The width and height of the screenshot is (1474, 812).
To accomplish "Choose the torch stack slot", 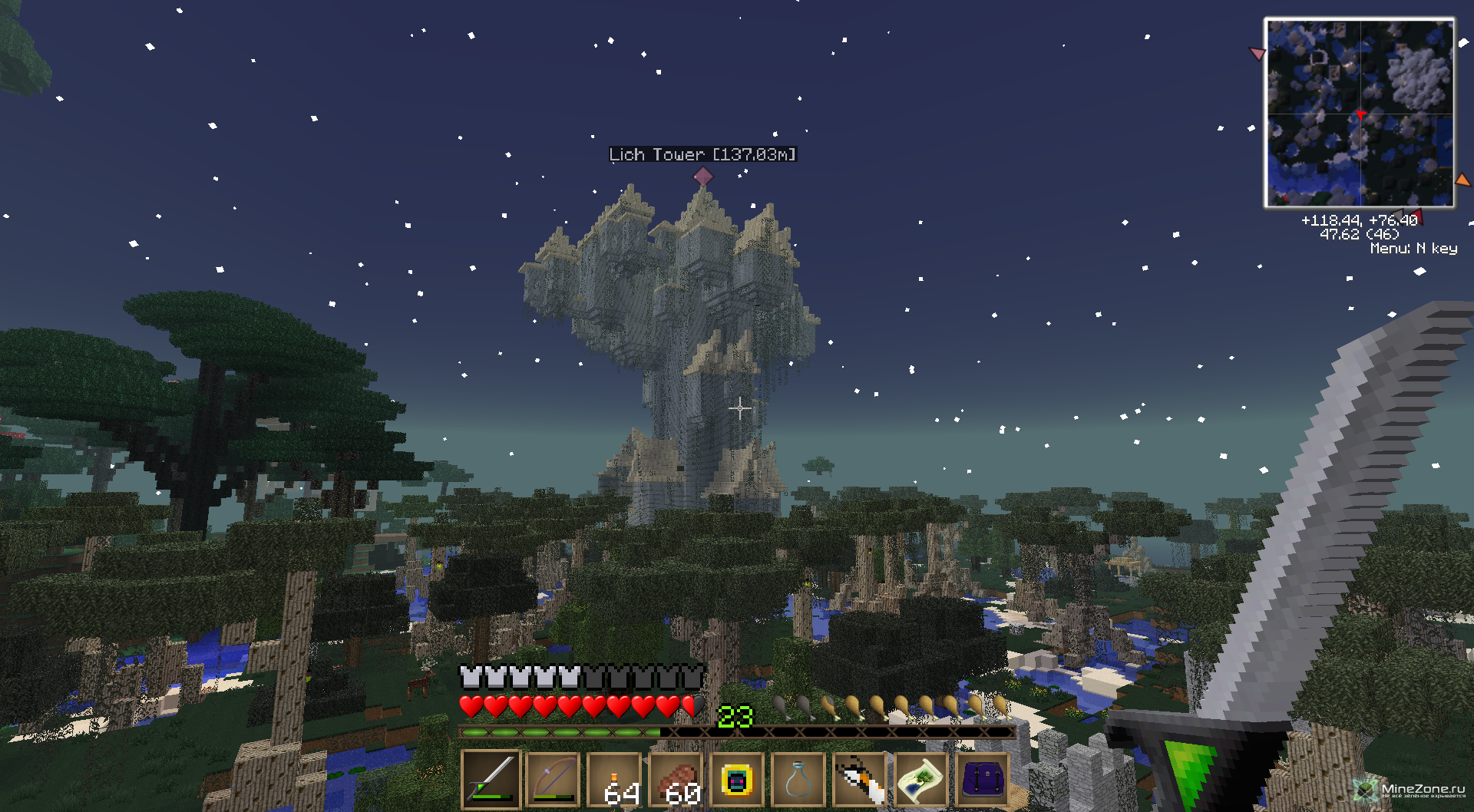I will (x=614, y=780).
